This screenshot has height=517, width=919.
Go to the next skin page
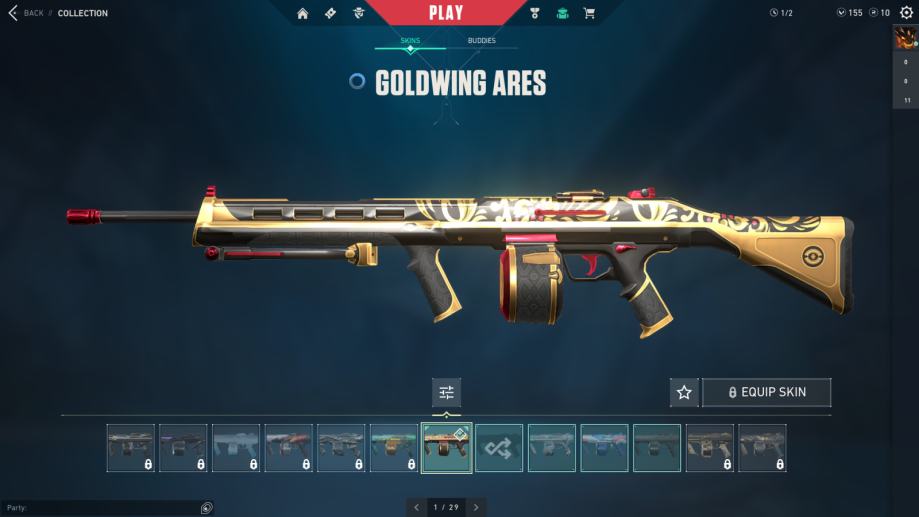tap(476, 507)
